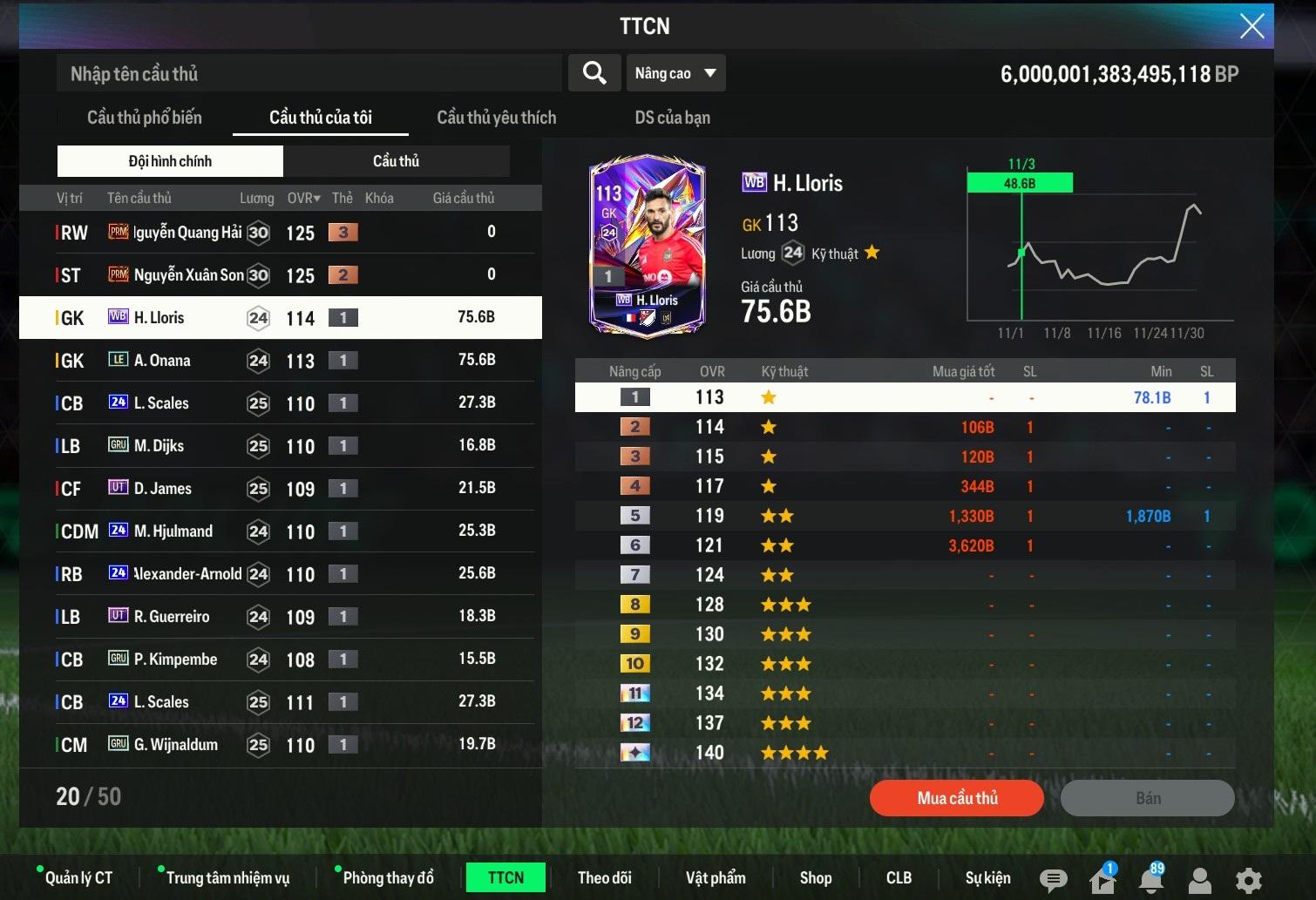The height and width of the screenshot is (900, 1316).
Task: Open the Phòng thay đồ menu
Action: [388, 878]
